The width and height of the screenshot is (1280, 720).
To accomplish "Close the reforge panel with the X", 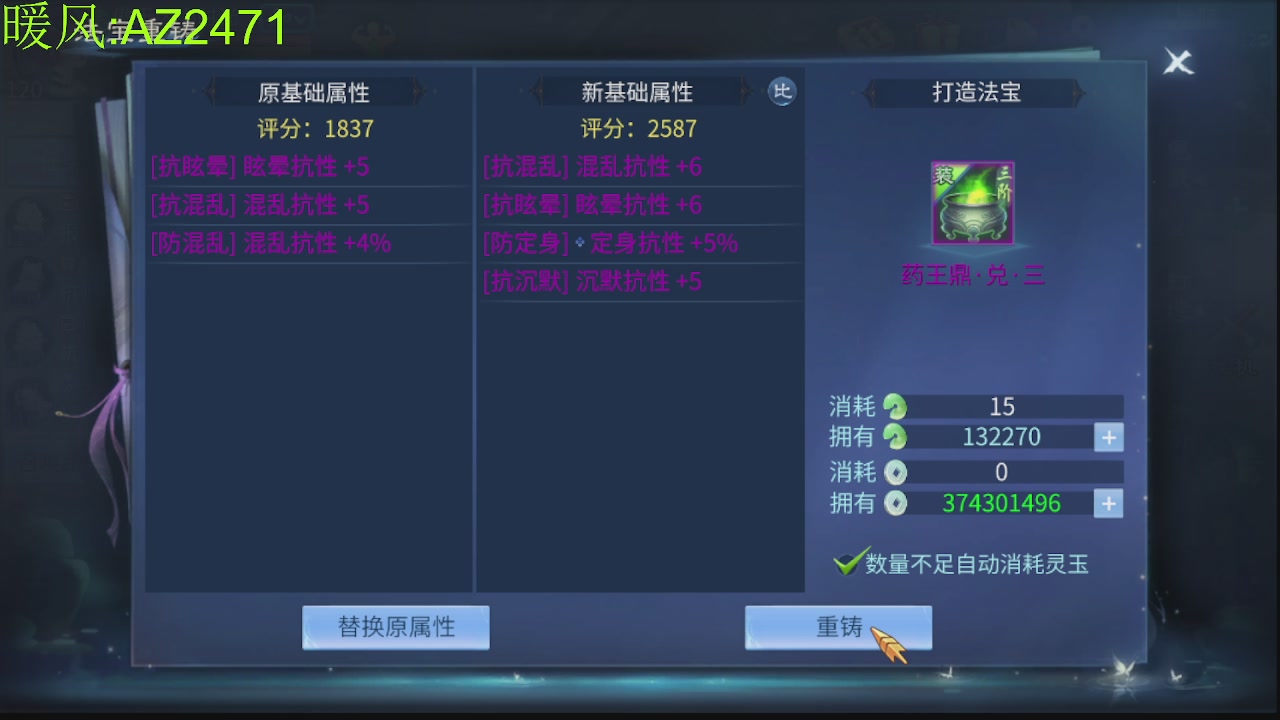I will (x=1177, y=61).
